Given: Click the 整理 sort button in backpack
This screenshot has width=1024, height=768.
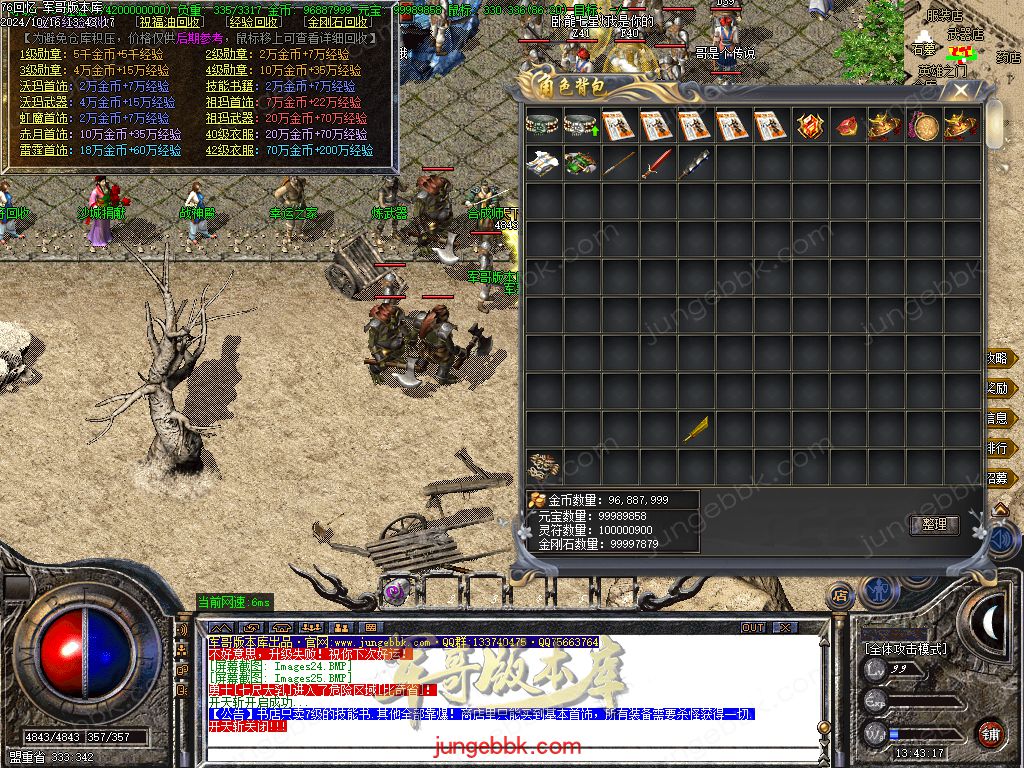Looking at the screenshot, I should pyautogui.click(x=934, y=525).
